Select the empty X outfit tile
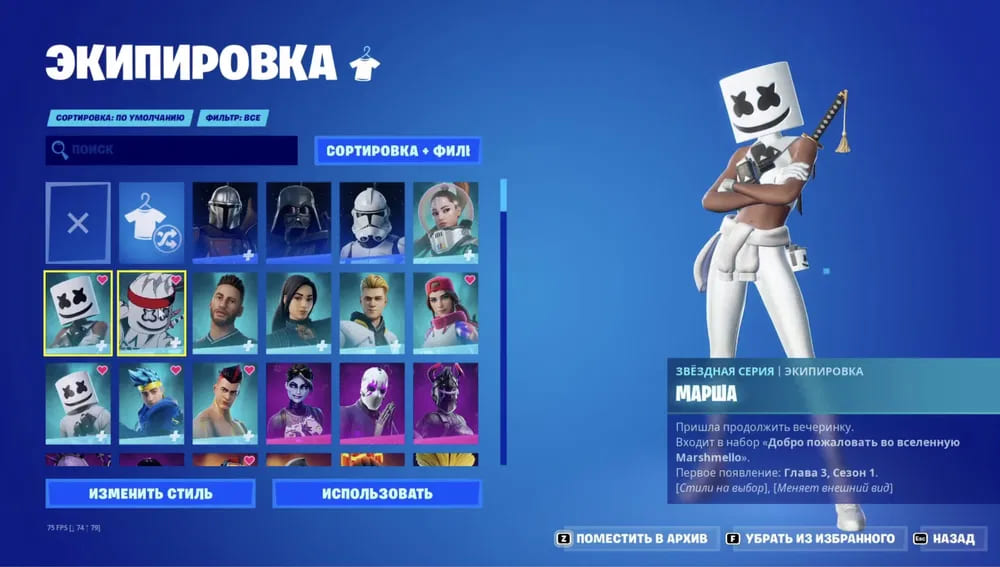 coord(78,222)
